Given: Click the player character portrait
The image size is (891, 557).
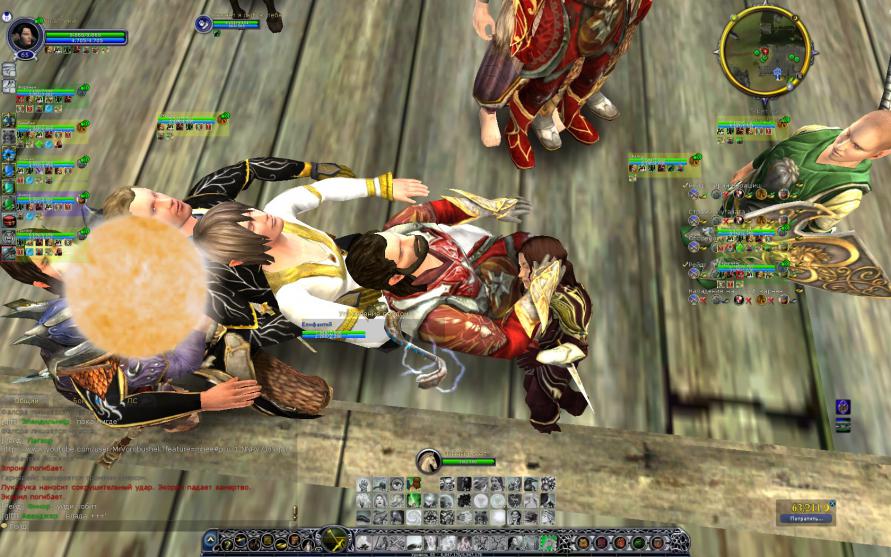Looking at the screenshot, I should coord(24,36).
